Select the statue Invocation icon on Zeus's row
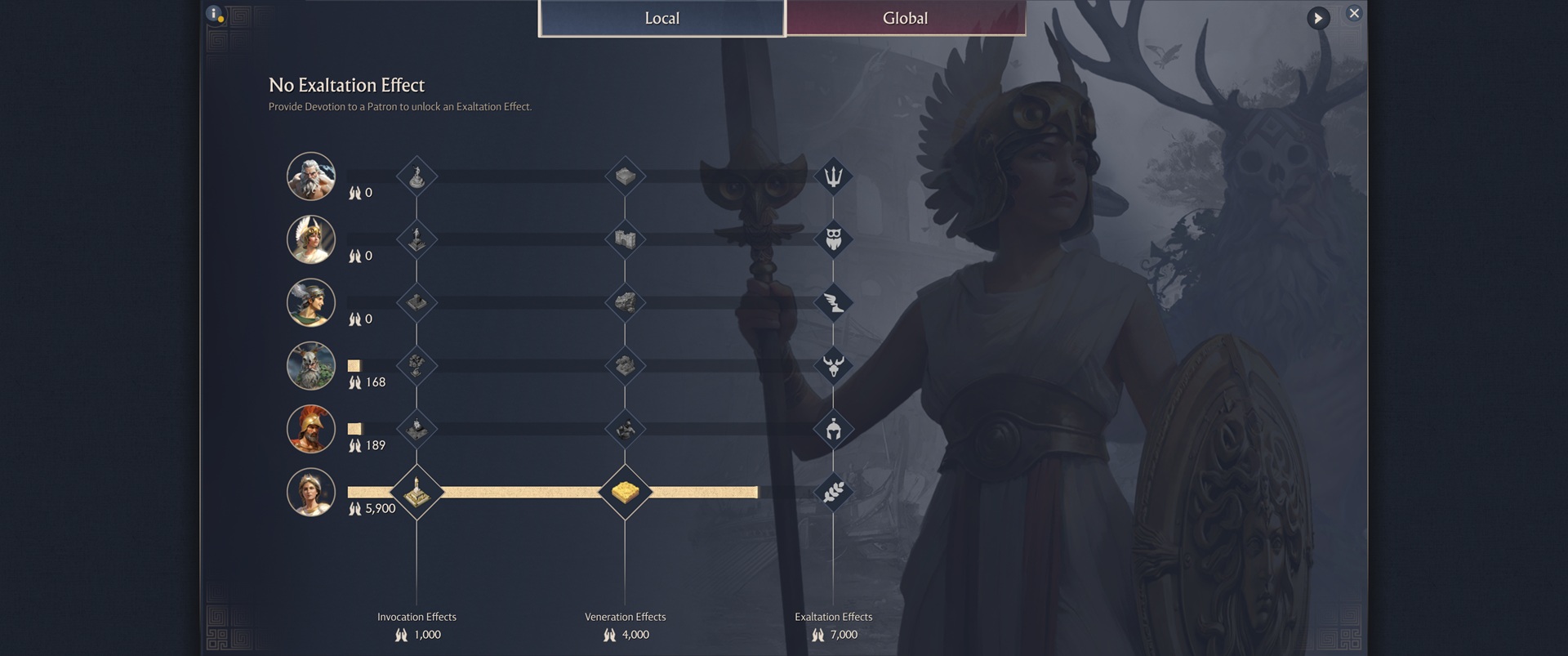 [x=417, y=176]
